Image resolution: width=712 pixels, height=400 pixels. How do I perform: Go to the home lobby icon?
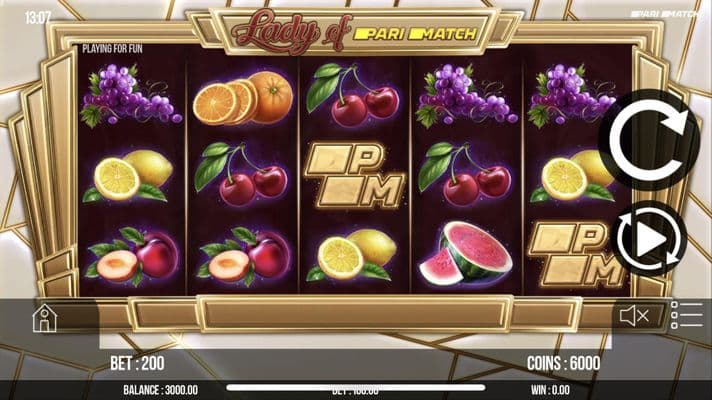[x=44, y=318]
